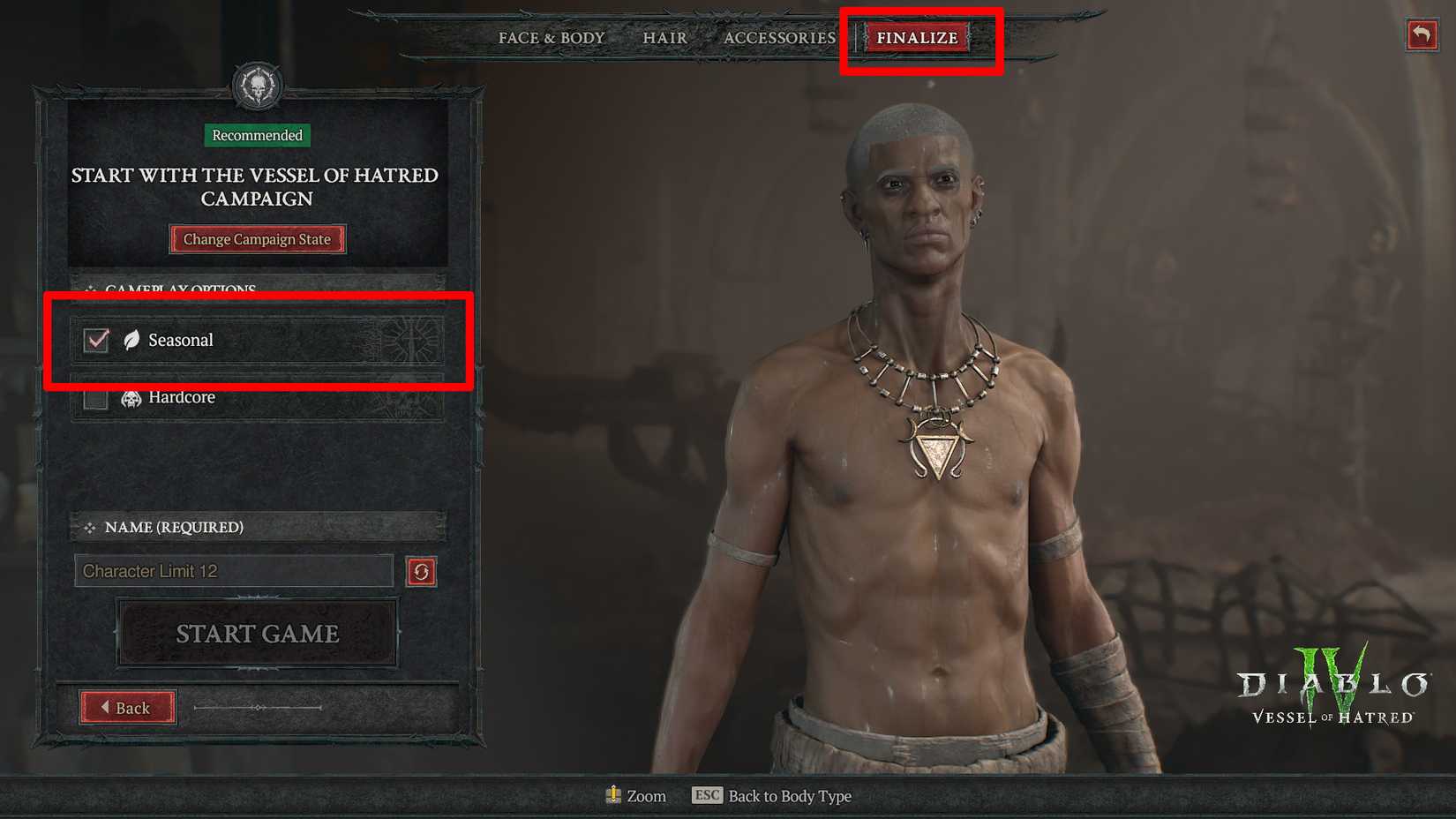The width and height of the screenshot is (1456, 819).
Task: Open the Hair tab
Action: tap(664, 38)
